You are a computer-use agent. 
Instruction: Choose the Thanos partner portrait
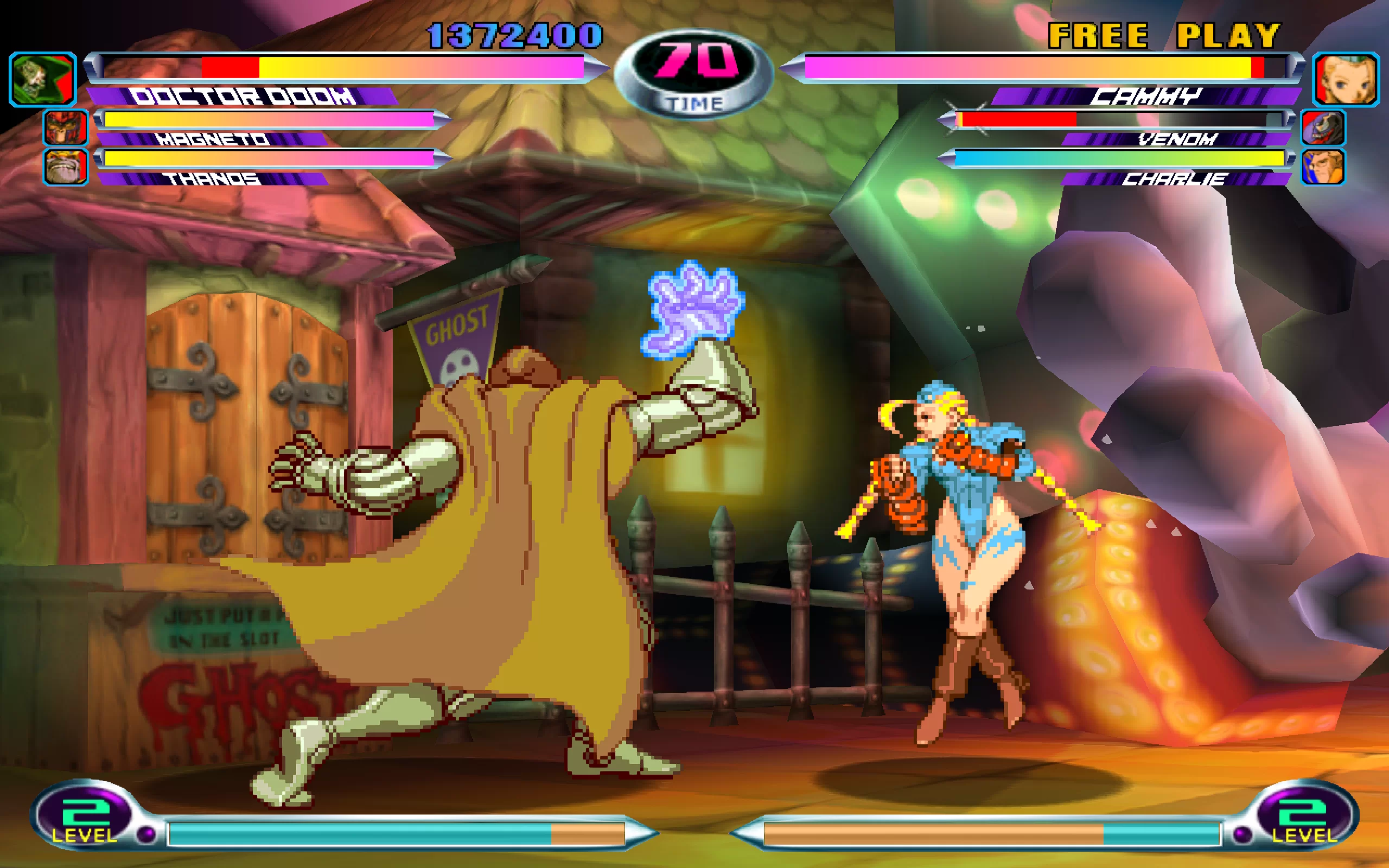point(66,167)
